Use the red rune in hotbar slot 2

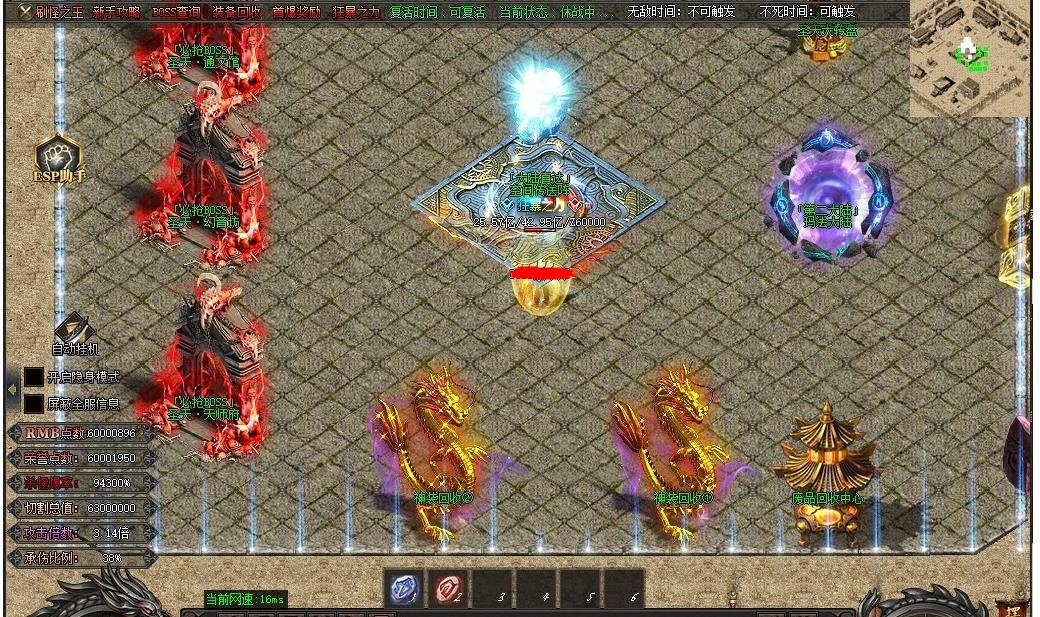coord(447,590)
